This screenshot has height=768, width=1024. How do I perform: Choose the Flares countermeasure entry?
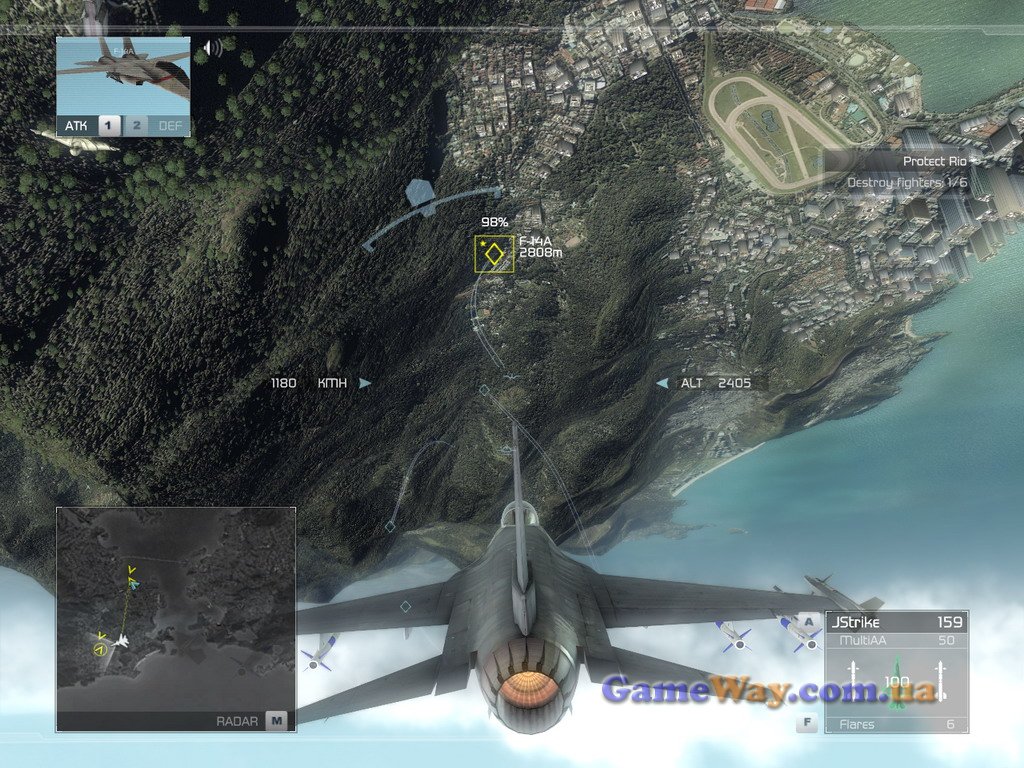[895, 724]
